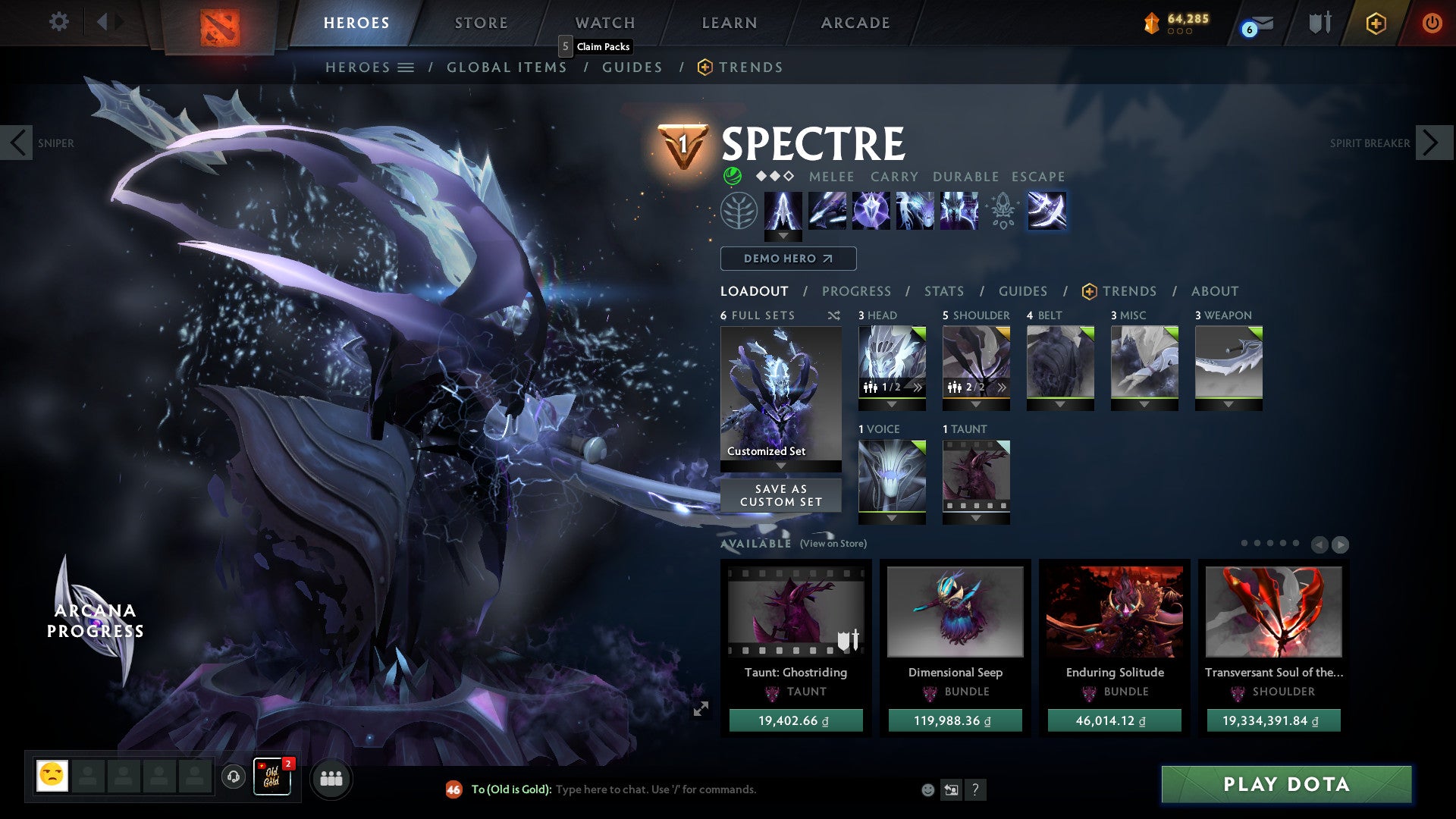The height and width of the screenshot is (819, 1456).
Task: Open the settings gear in top-left corner
Action: click(x=58, y=22)
